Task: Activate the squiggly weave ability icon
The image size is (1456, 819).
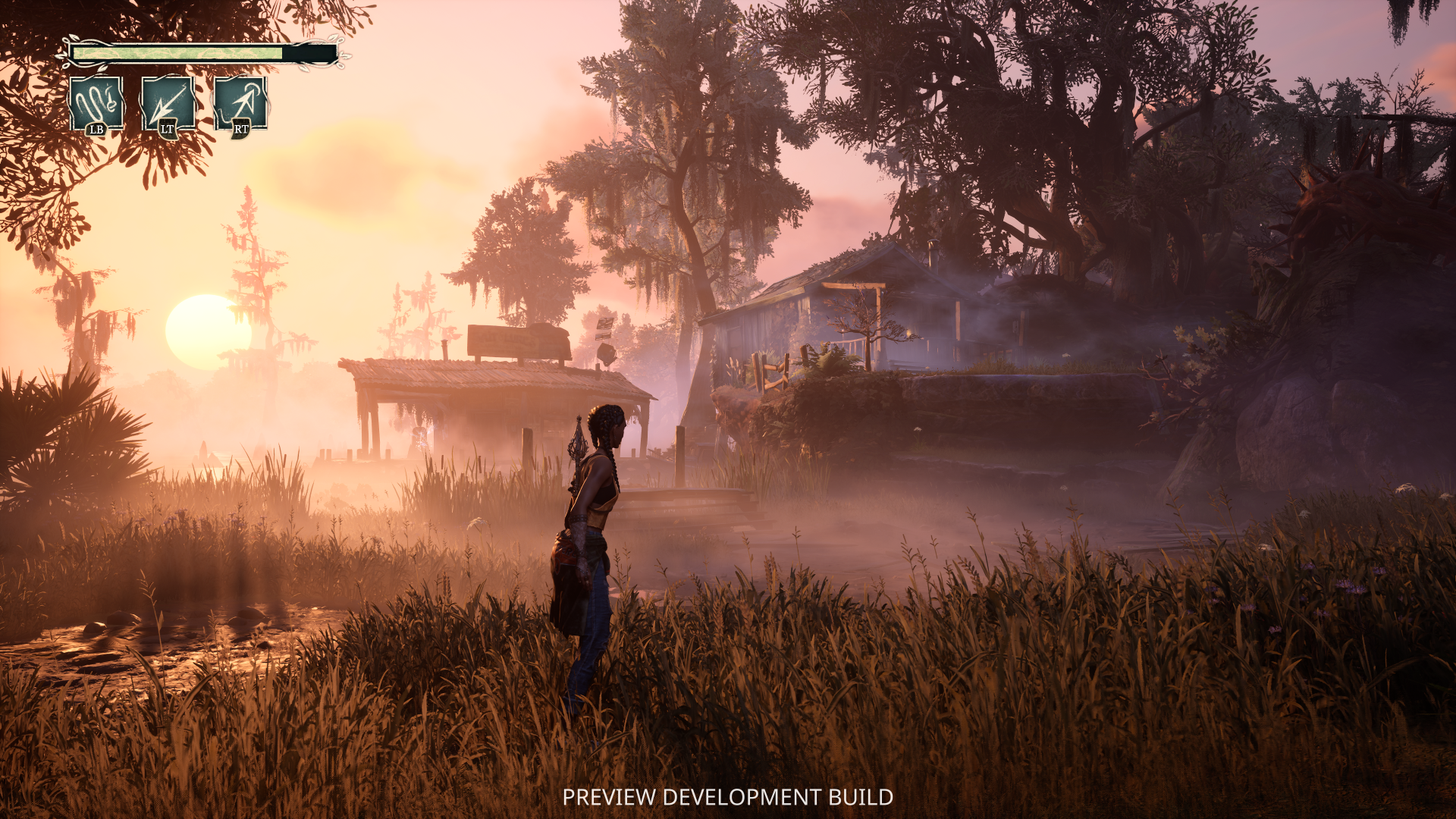Action: click(96, 103)
